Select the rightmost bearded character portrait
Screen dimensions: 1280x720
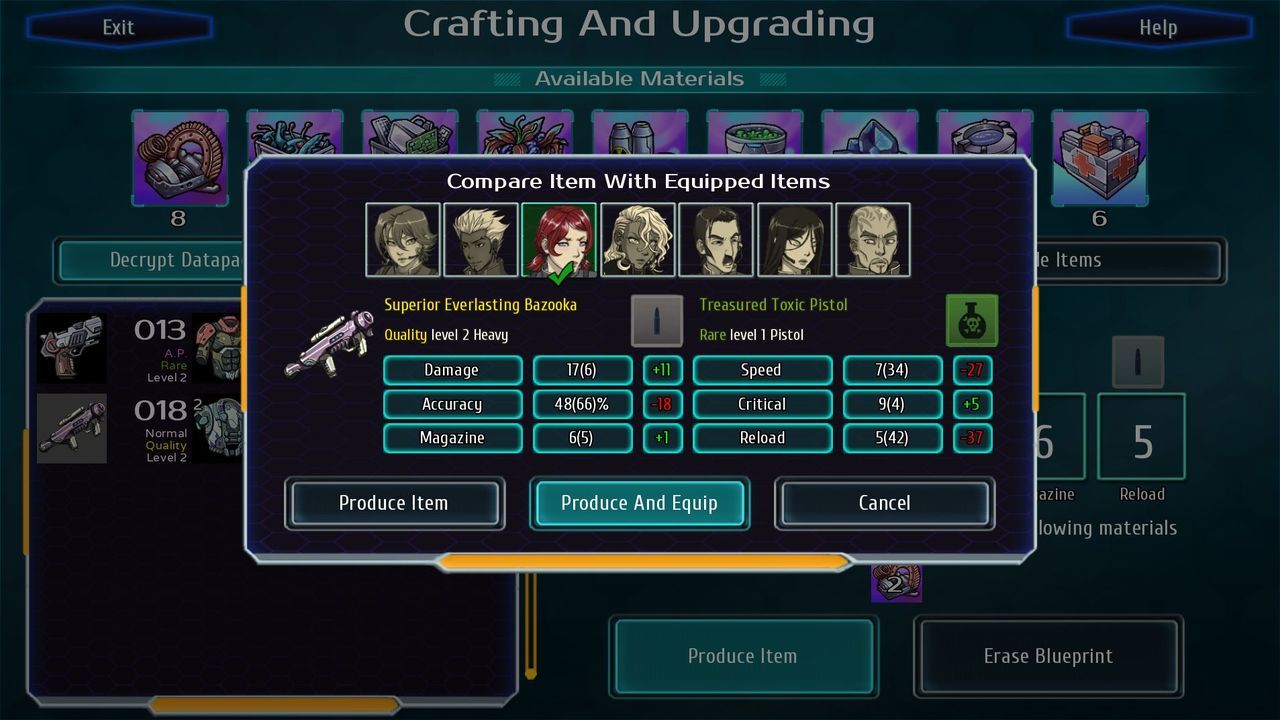click(872, 238)
